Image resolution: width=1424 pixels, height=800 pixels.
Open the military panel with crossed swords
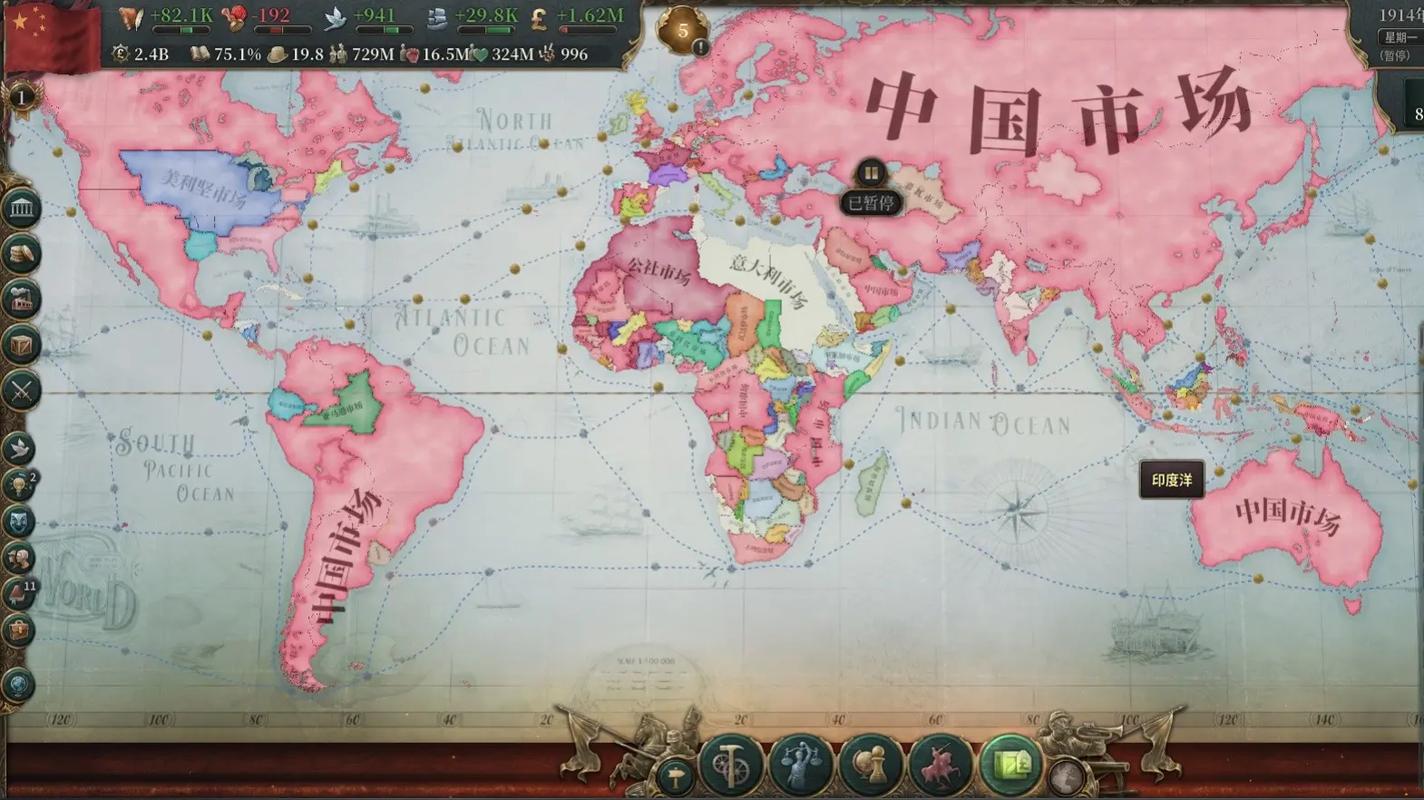21,390
